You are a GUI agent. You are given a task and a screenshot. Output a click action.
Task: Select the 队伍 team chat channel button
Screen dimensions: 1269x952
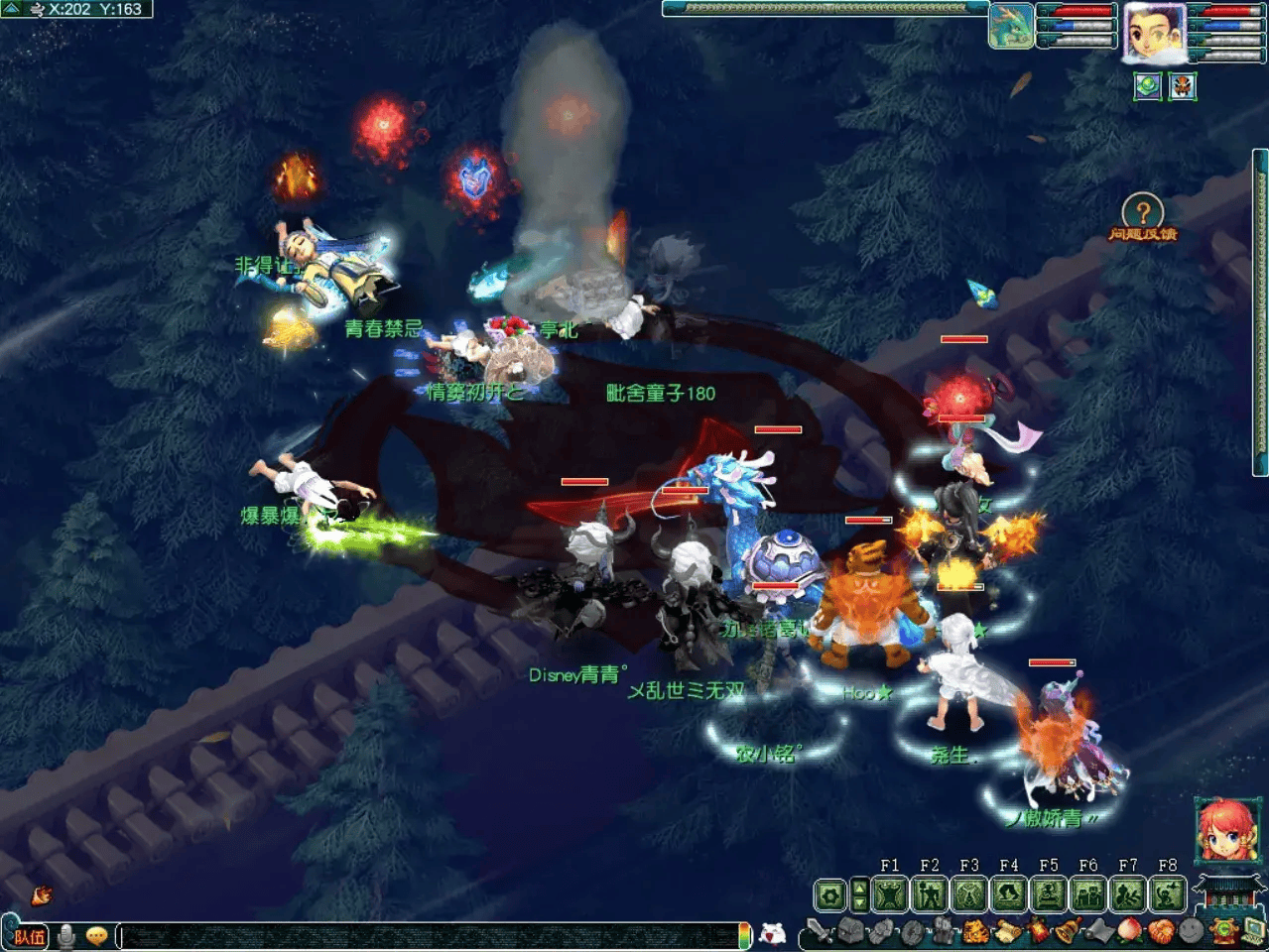pos(29,935)
